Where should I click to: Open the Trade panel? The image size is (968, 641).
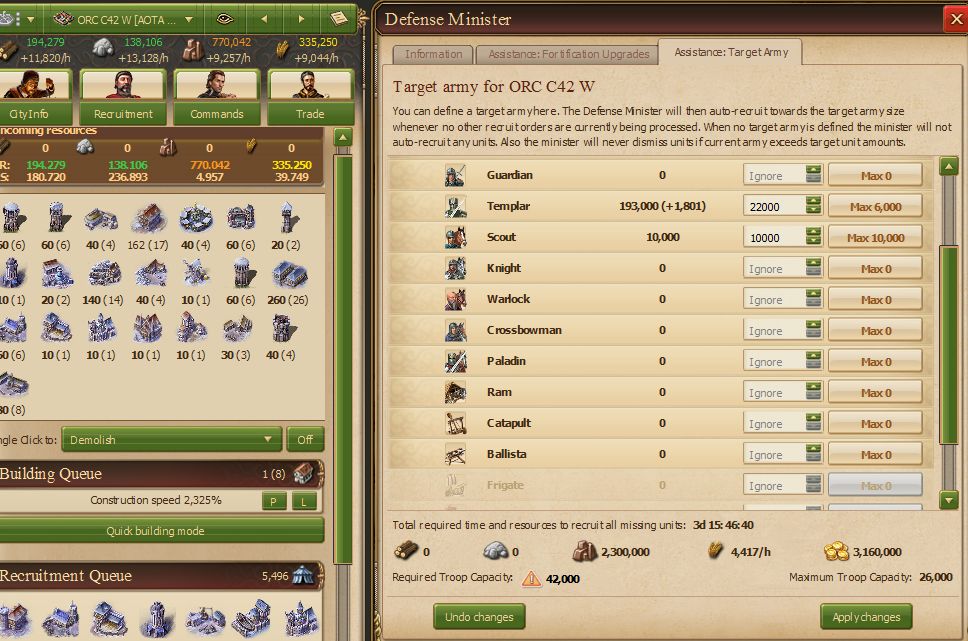[x=310, y=97]
